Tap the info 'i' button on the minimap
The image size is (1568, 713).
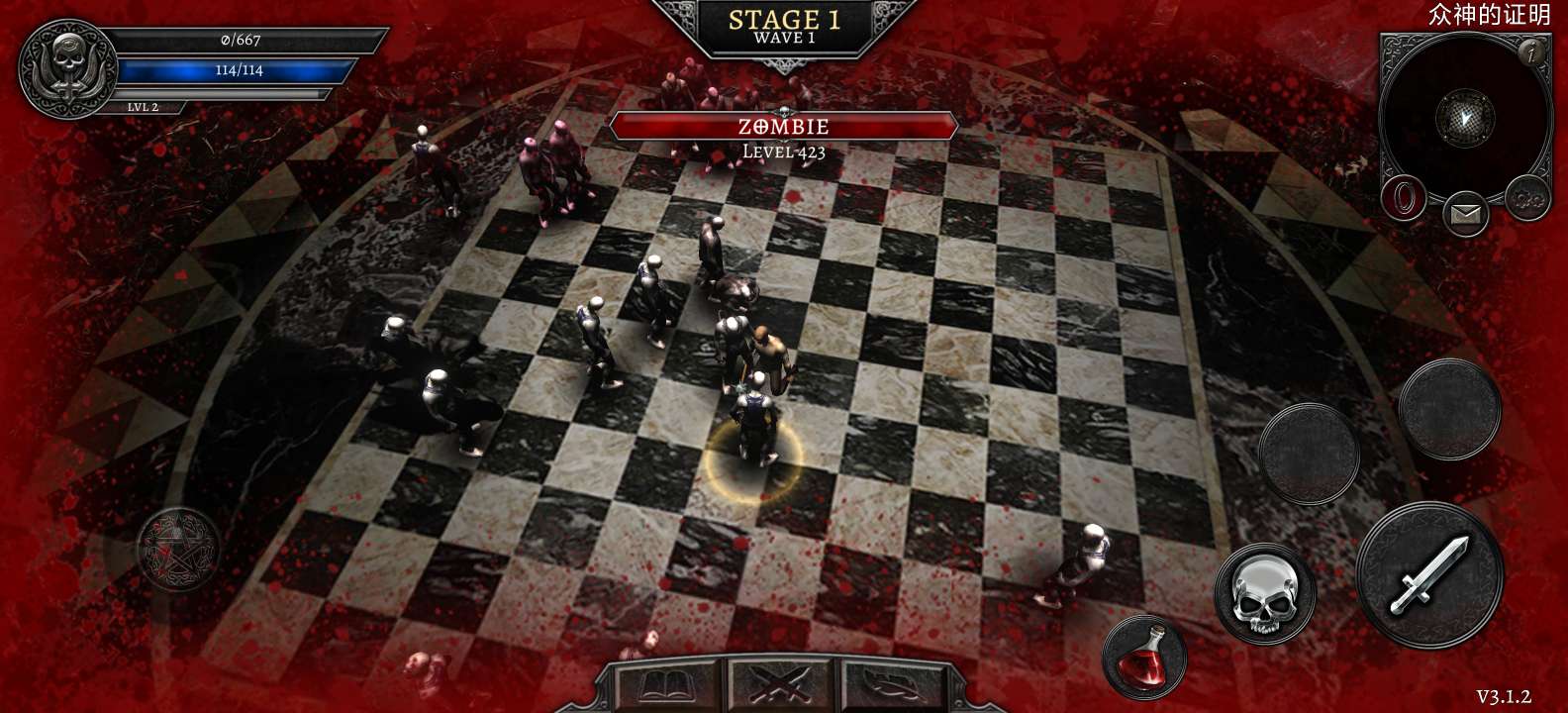click(1530, 52)
